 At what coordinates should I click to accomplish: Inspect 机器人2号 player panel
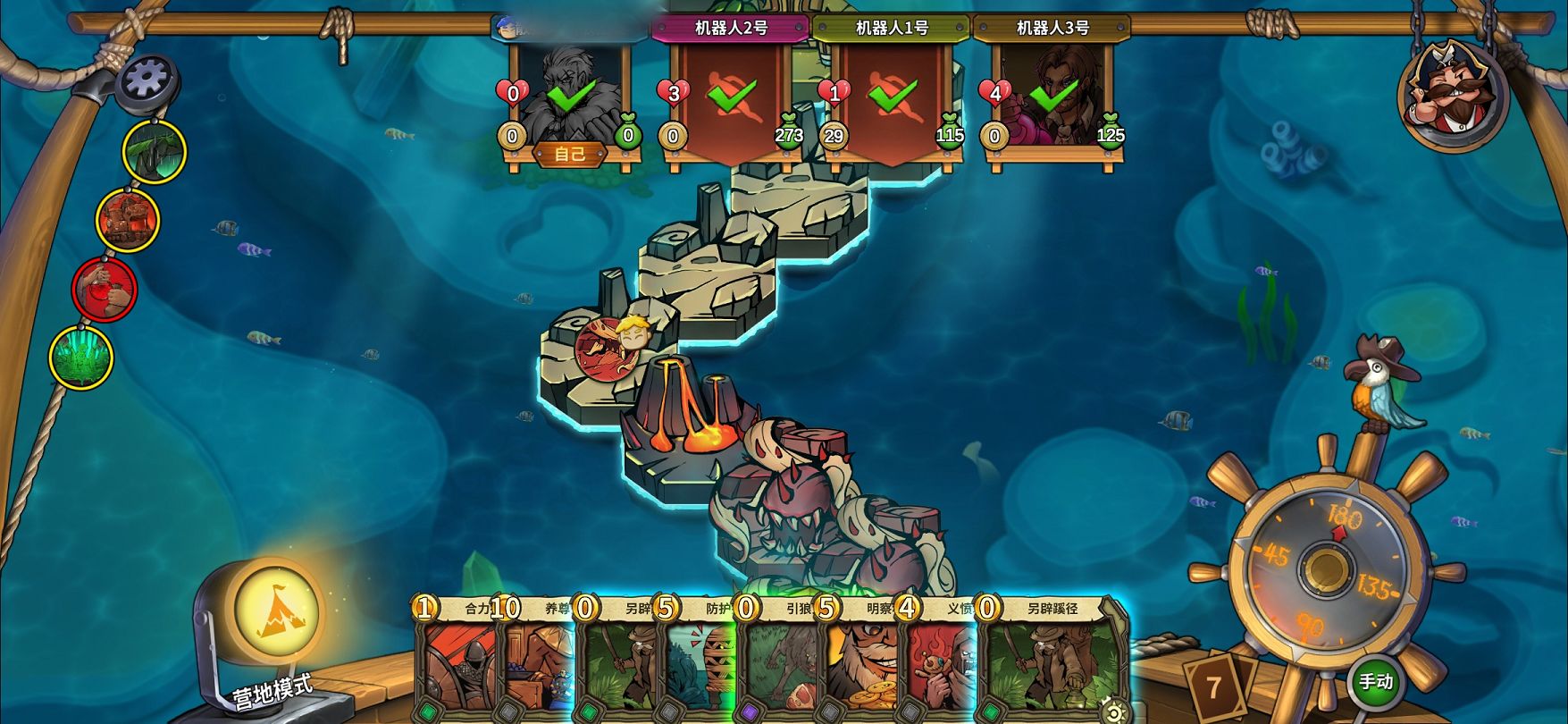click(x=731, y=98)
